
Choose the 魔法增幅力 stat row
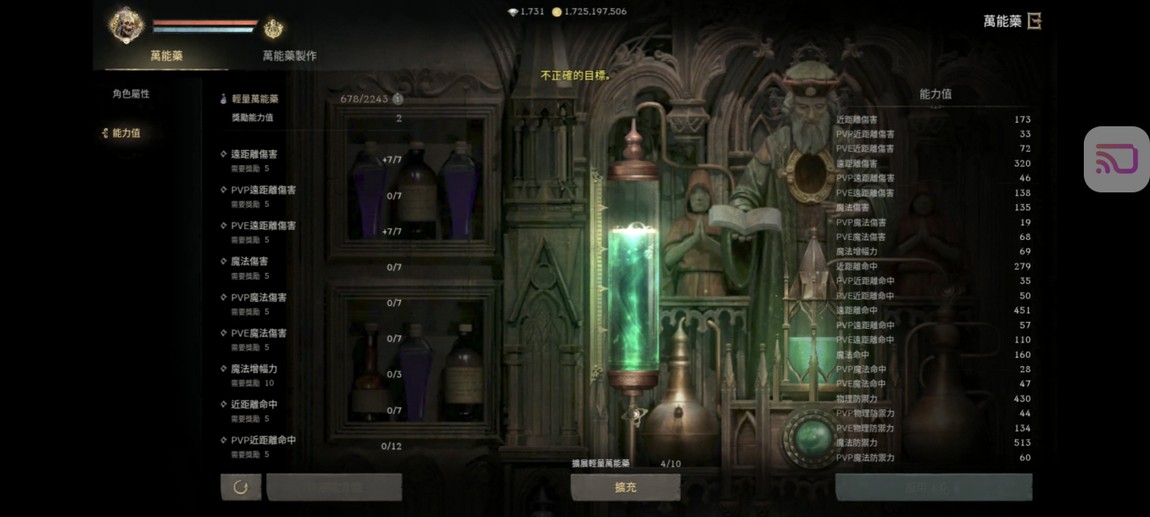click(254, 369)
